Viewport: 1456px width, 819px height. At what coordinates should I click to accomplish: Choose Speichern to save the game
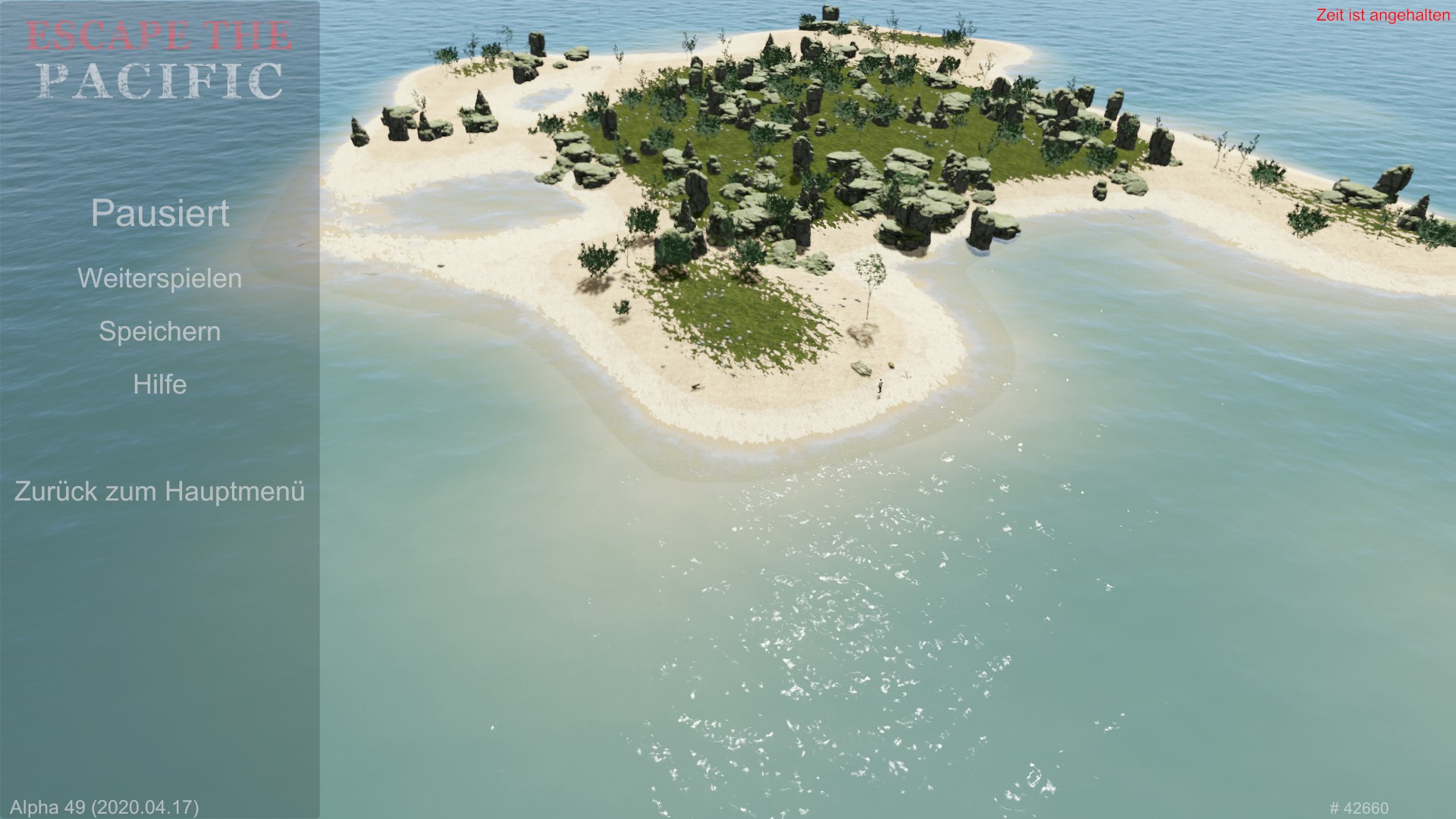(x=159, y=331)
